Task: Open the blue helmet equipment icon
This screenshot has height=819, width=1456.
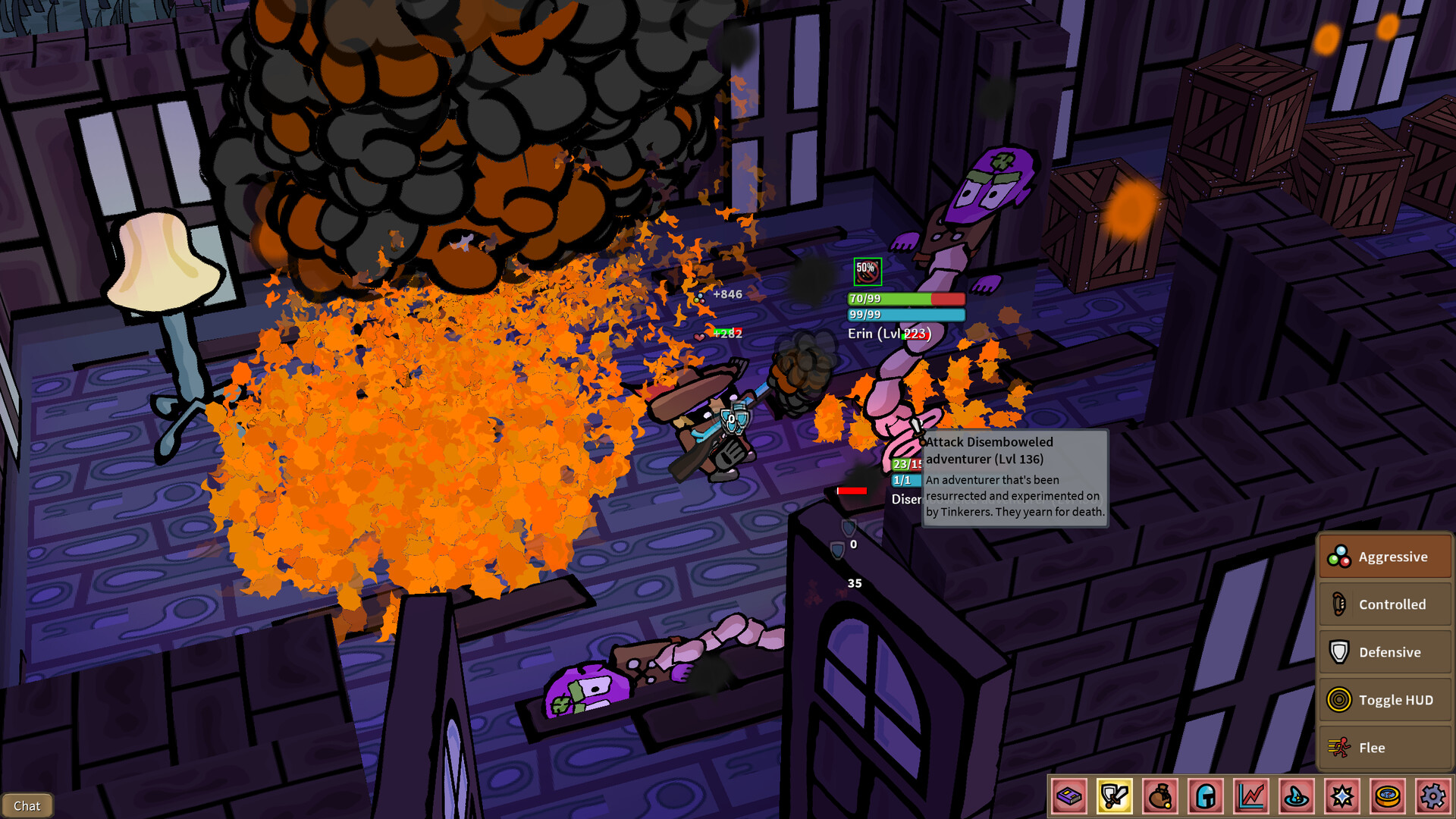Action: 1205,798
